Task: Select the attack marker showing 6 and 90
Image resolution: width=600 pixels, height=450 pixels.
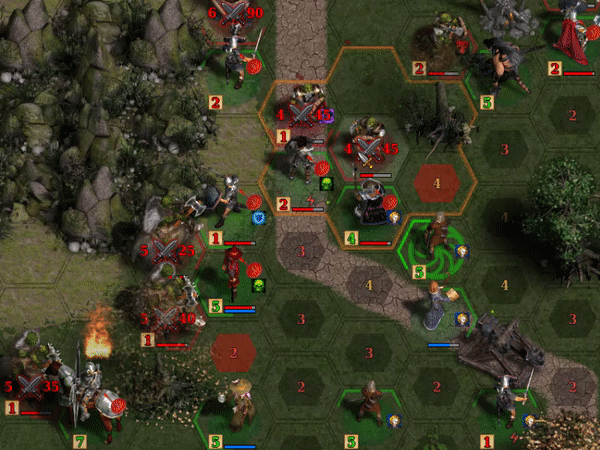Action: 234,13
